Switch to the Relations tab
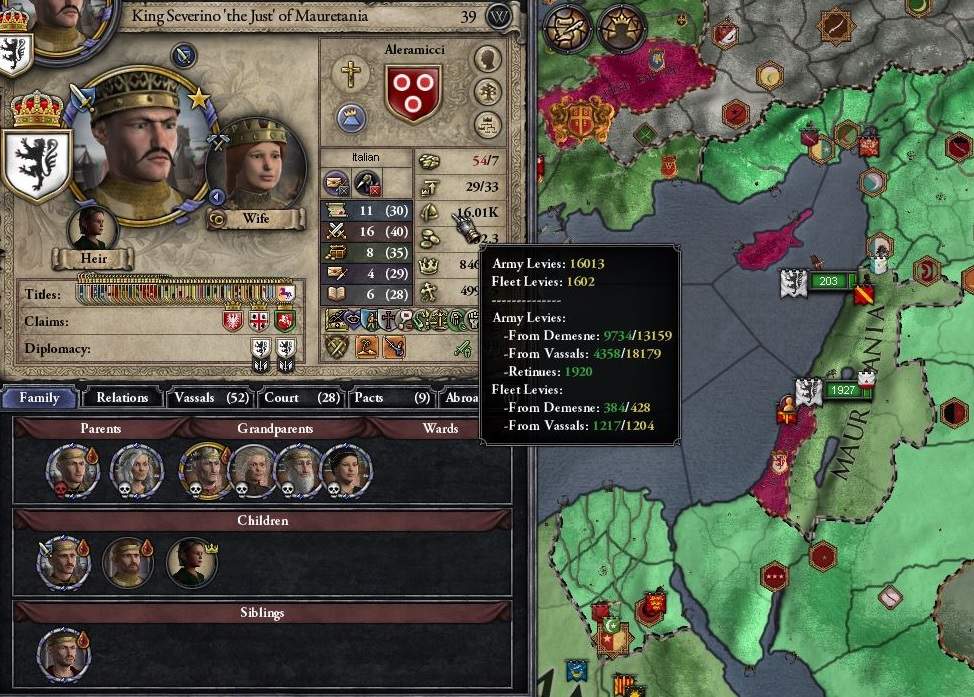Screen dimensions: 974x697 click(x=122, y=397)
